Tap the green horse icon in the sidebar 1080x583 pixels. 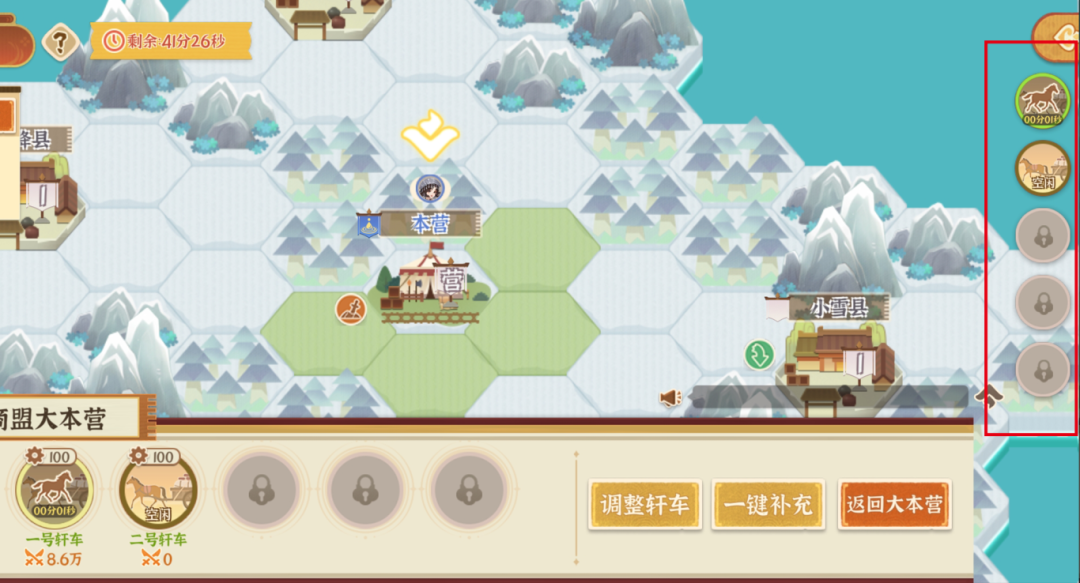point(1043,101)
